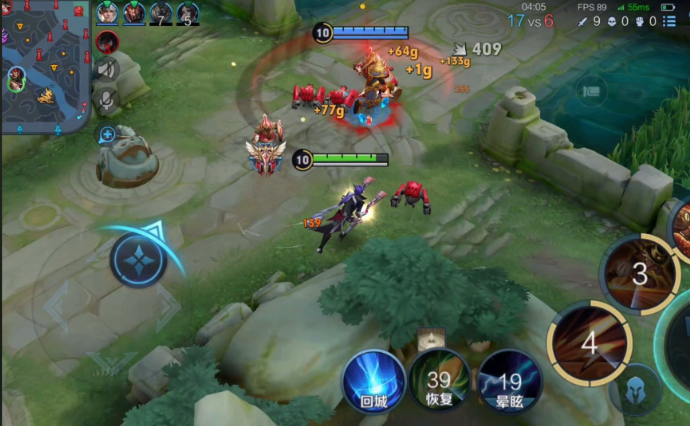This screenshot has width=690, height=426.
Task: Toggle the muted speaker button
Action: tap(107, 69)
